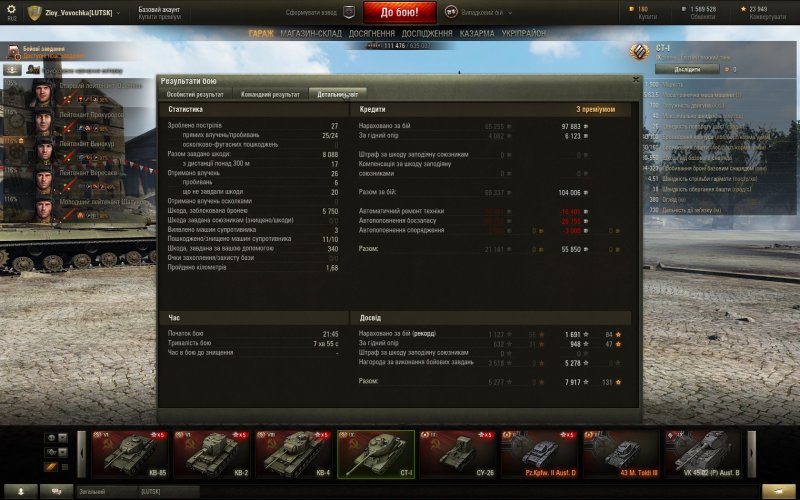Pick the КВ-4 tank from the carousel
This screenshot has height=500, width=800.
point(293,453)
